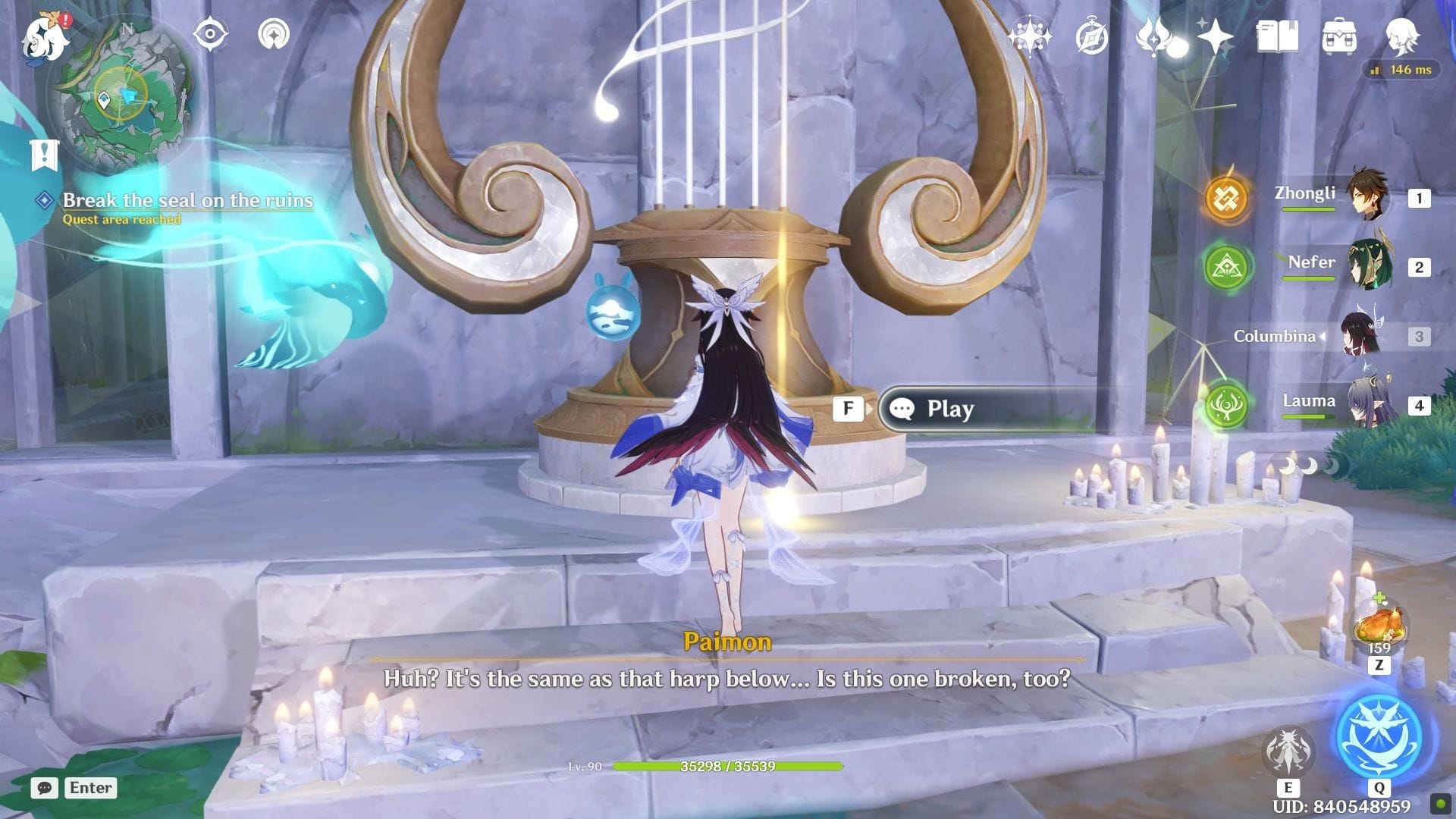1456x819 pixels.
Task: Open the circular minimap
Action: [121, 95]
